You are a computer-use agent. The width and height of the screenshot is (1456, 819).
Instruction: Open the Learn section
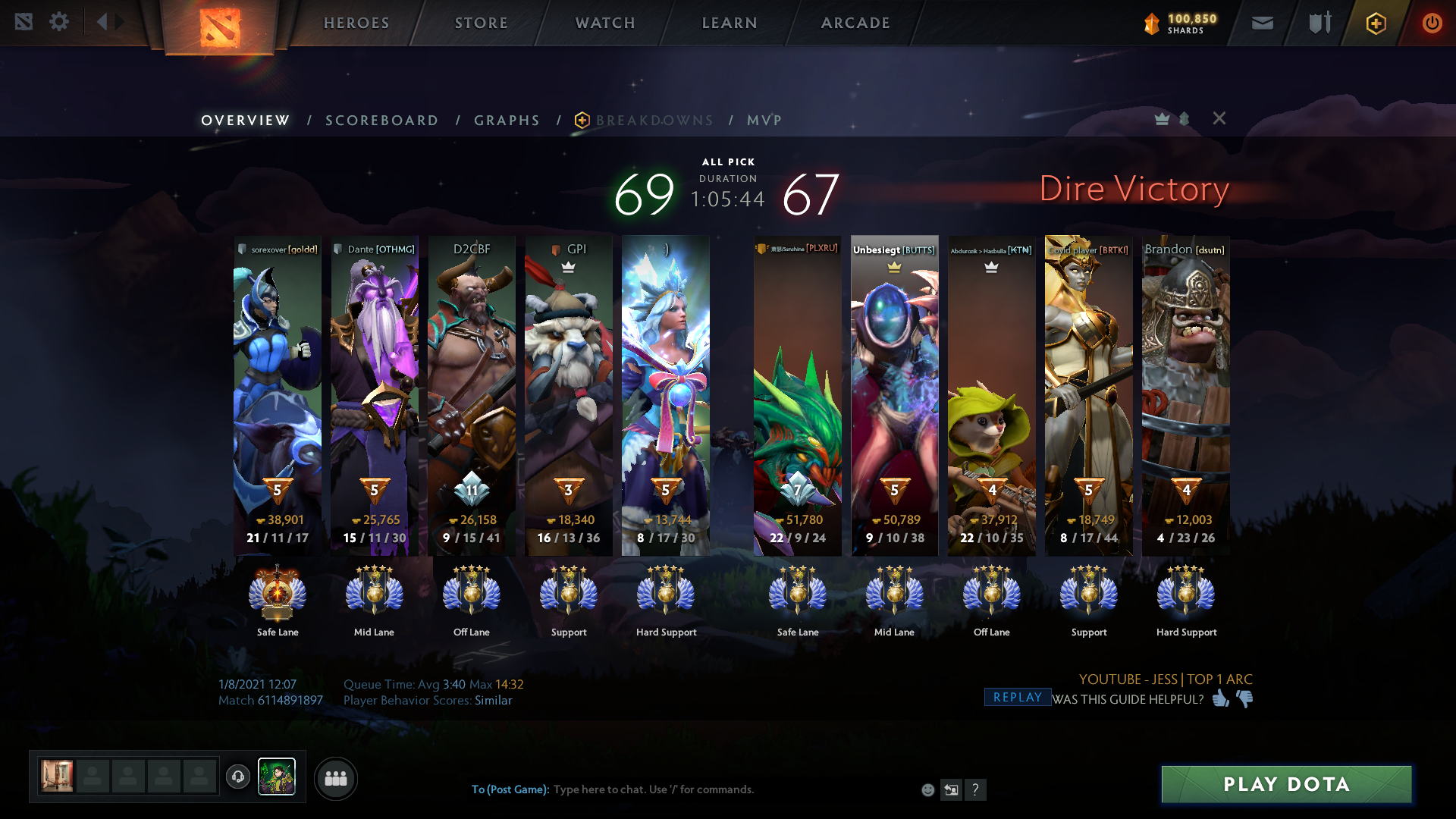(730, 23)
